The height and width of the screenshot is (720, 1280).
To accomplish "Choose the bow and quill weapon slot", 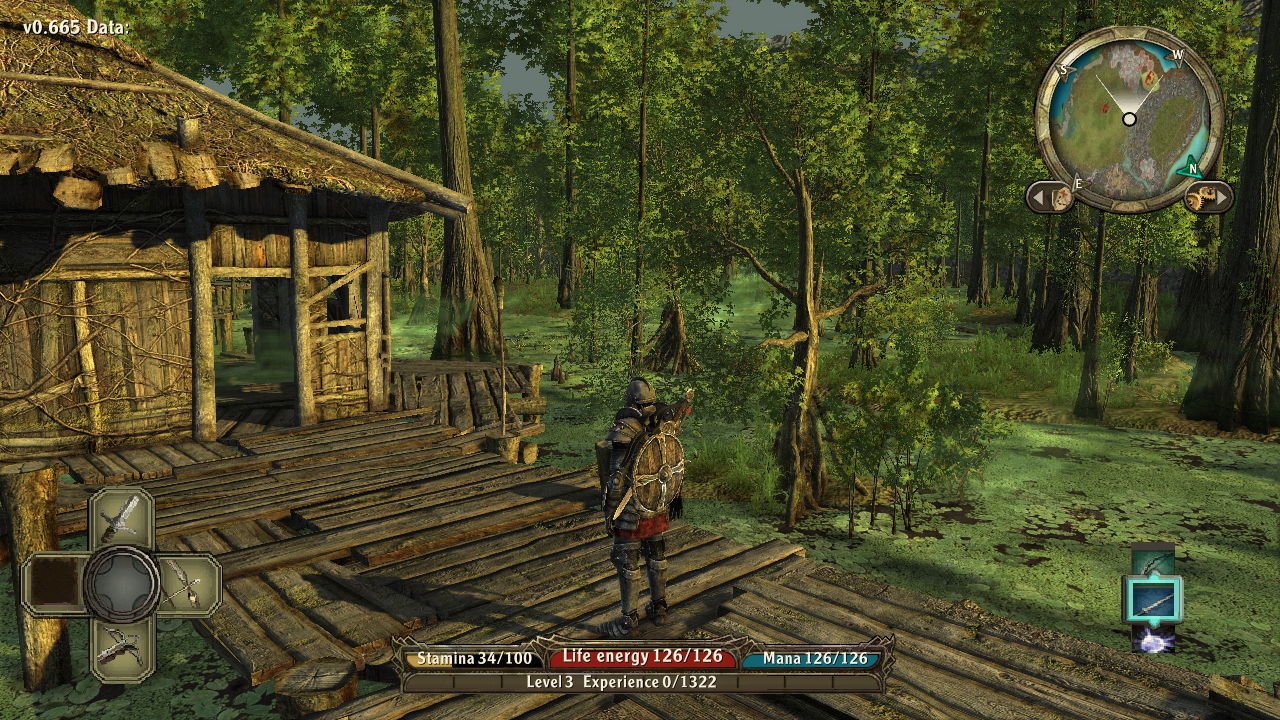I will click(x=189, y=584).
